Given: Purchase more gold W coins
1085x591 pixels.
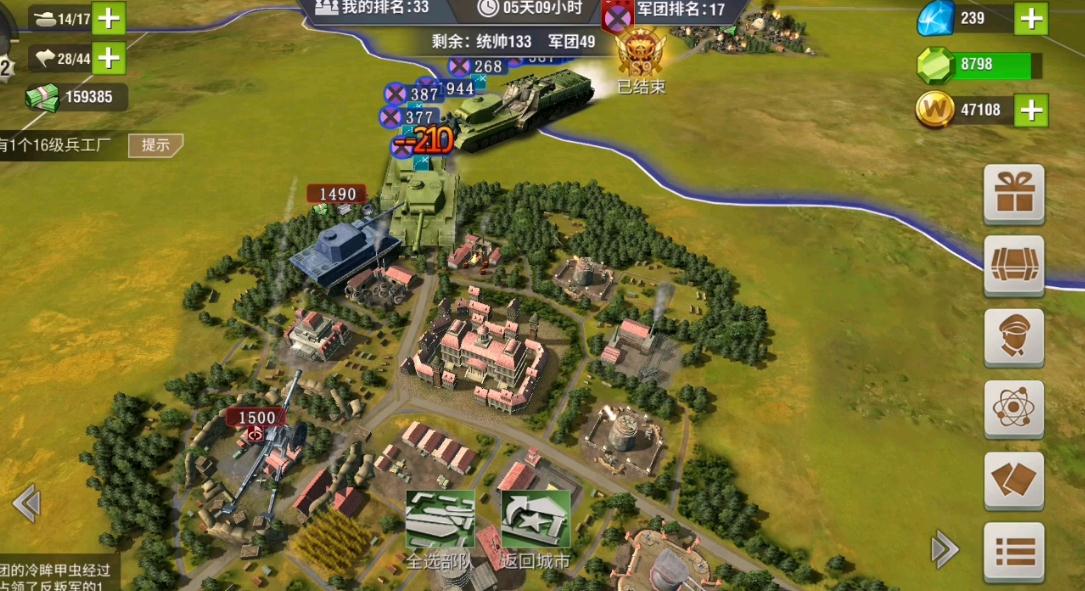Looking at the screenshot, I should click(x=1031, y=110).
